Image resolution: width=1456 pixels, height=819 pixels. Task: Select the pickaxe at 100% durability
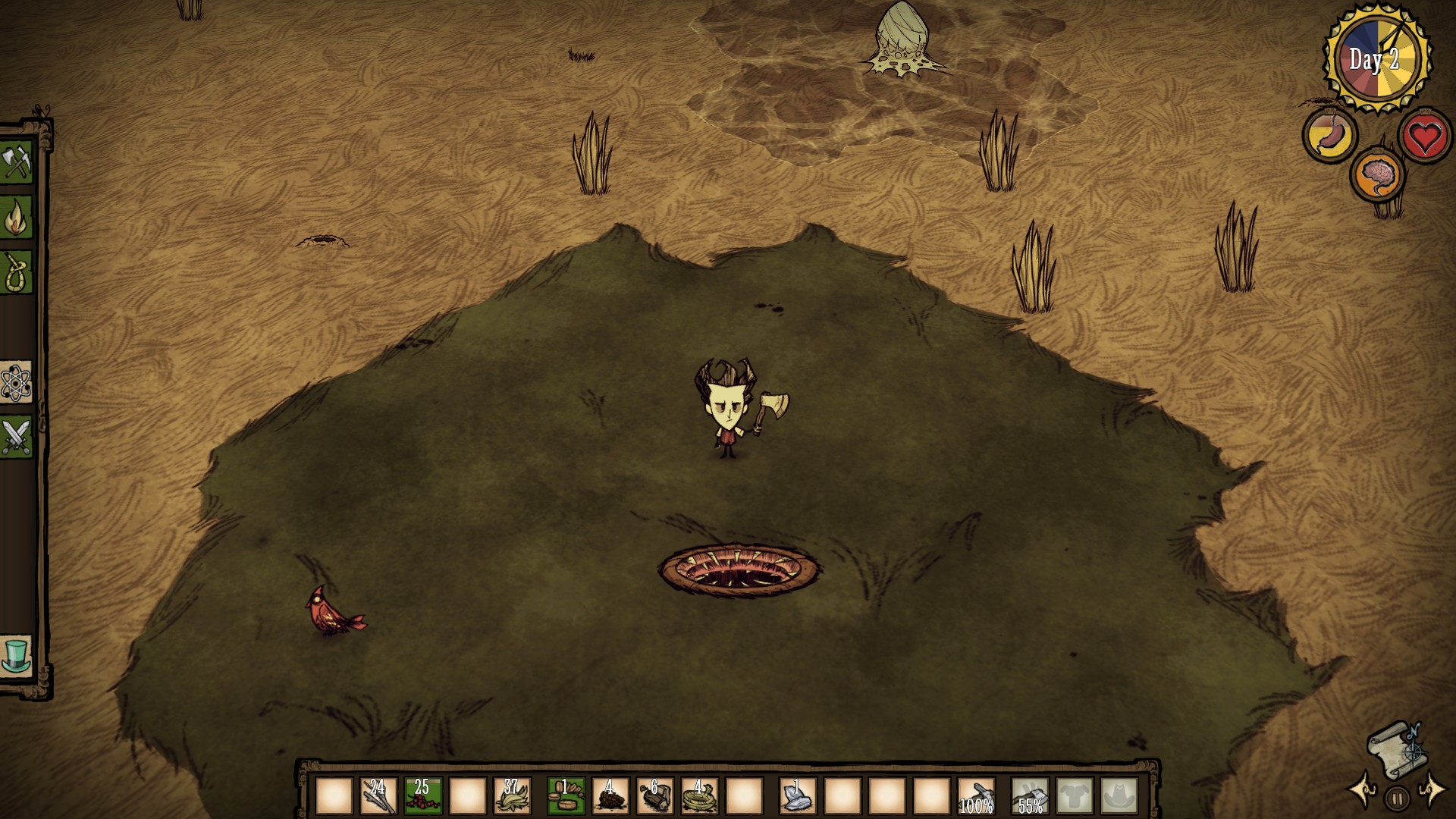point(977,796)
